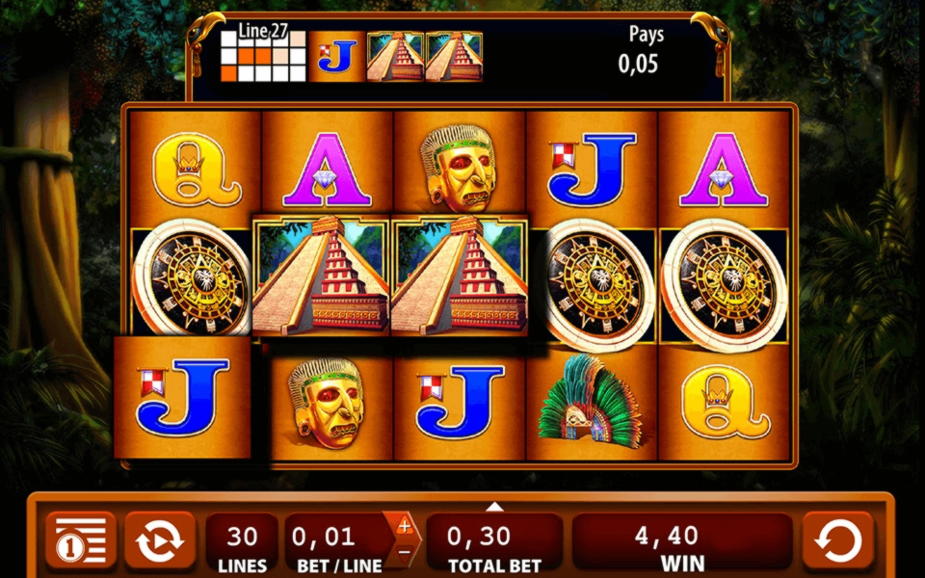Increase bet per line with plus
Screen dimensions: 925x578
click(404, 525)
